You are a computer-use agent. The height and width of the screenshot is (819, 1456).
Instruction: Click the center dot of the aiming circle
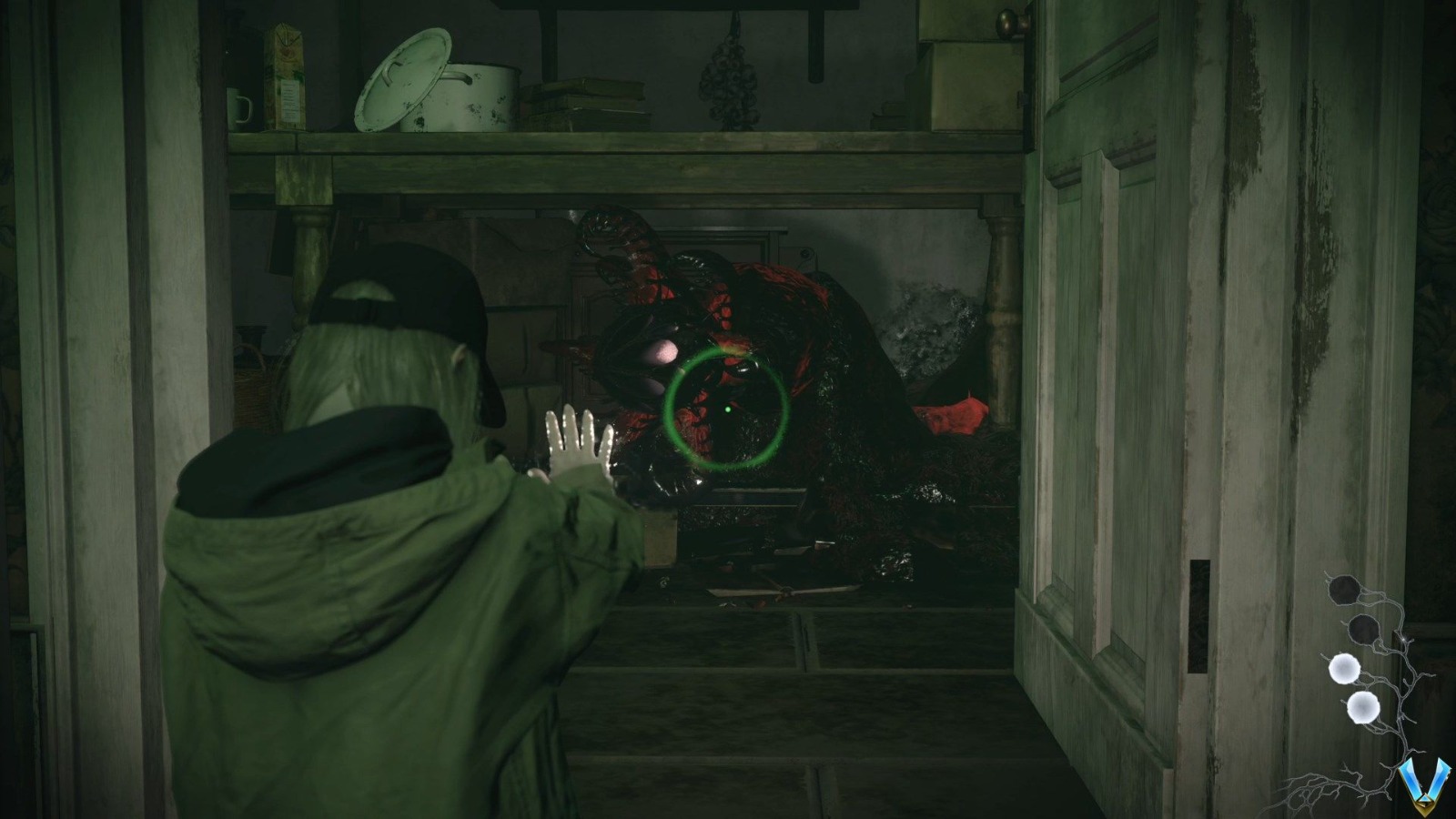pos(726,411)
